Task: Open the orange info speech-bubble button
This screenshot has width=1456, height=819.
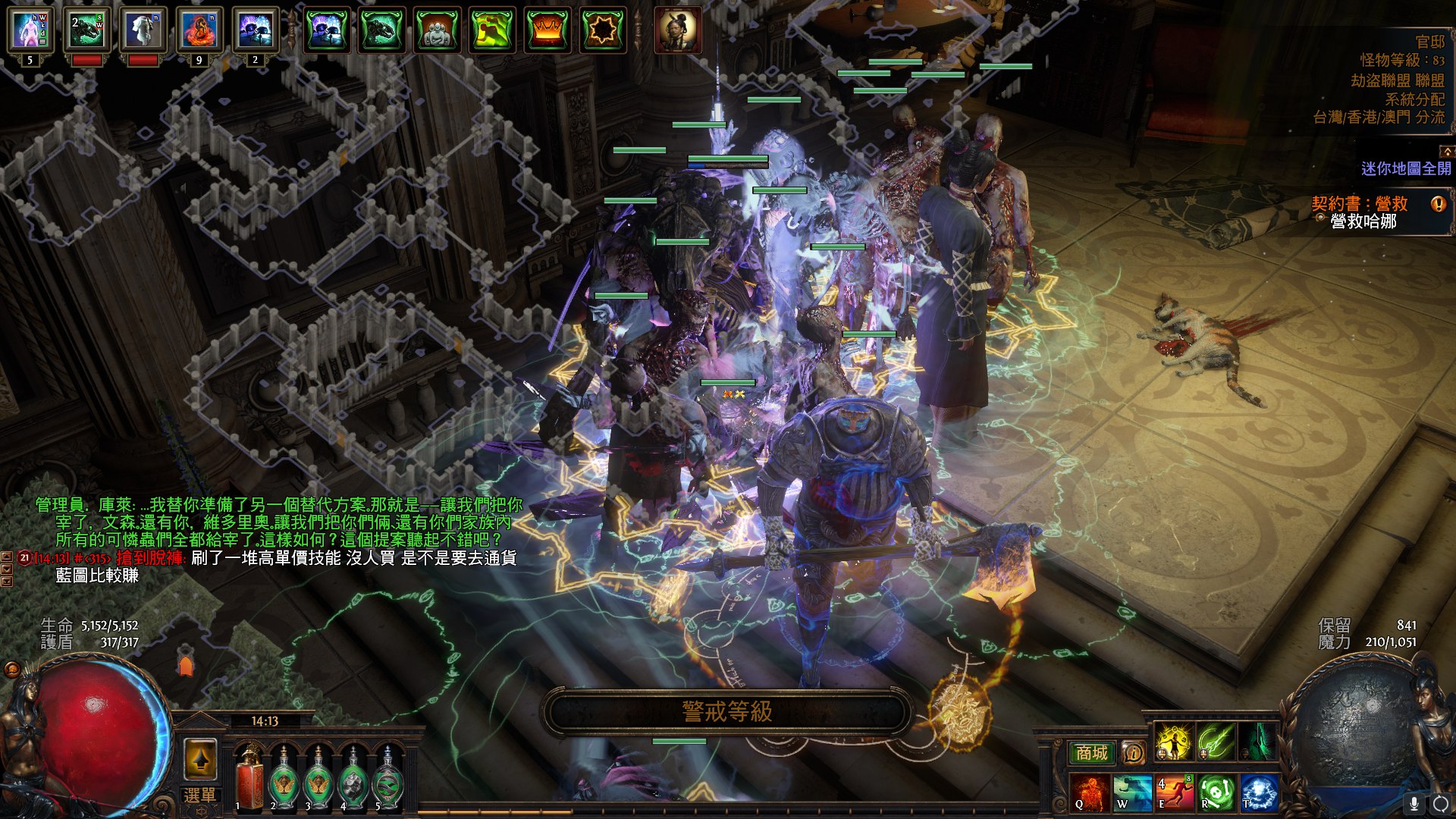Action: click(1133, 753)
